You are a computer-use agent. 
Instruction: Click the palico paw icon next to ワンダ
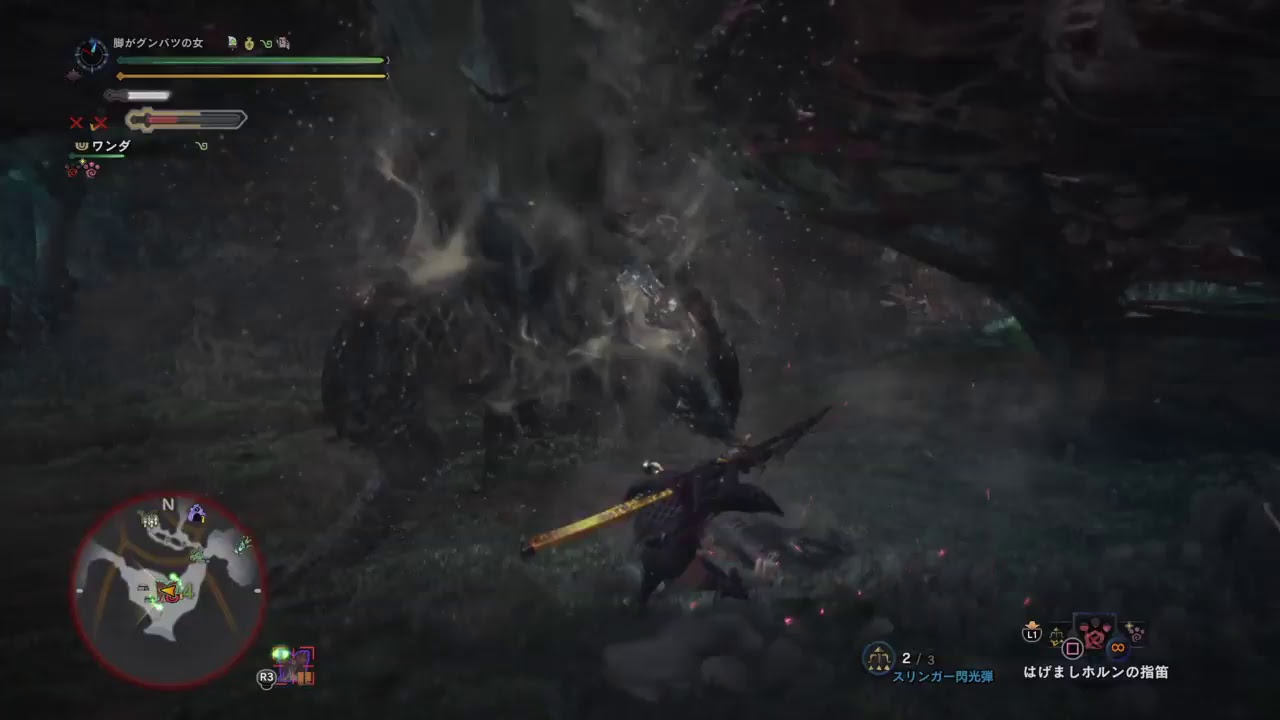83,145
